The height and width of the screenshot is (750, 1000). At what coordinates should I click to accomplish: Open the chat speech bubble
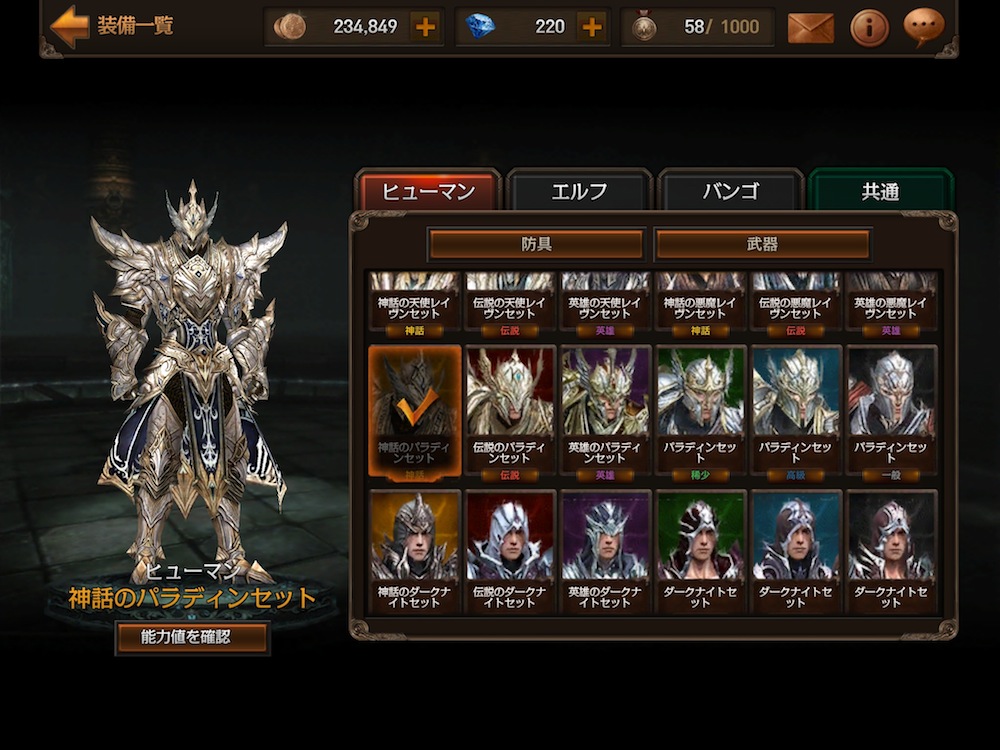click(923, 27)
